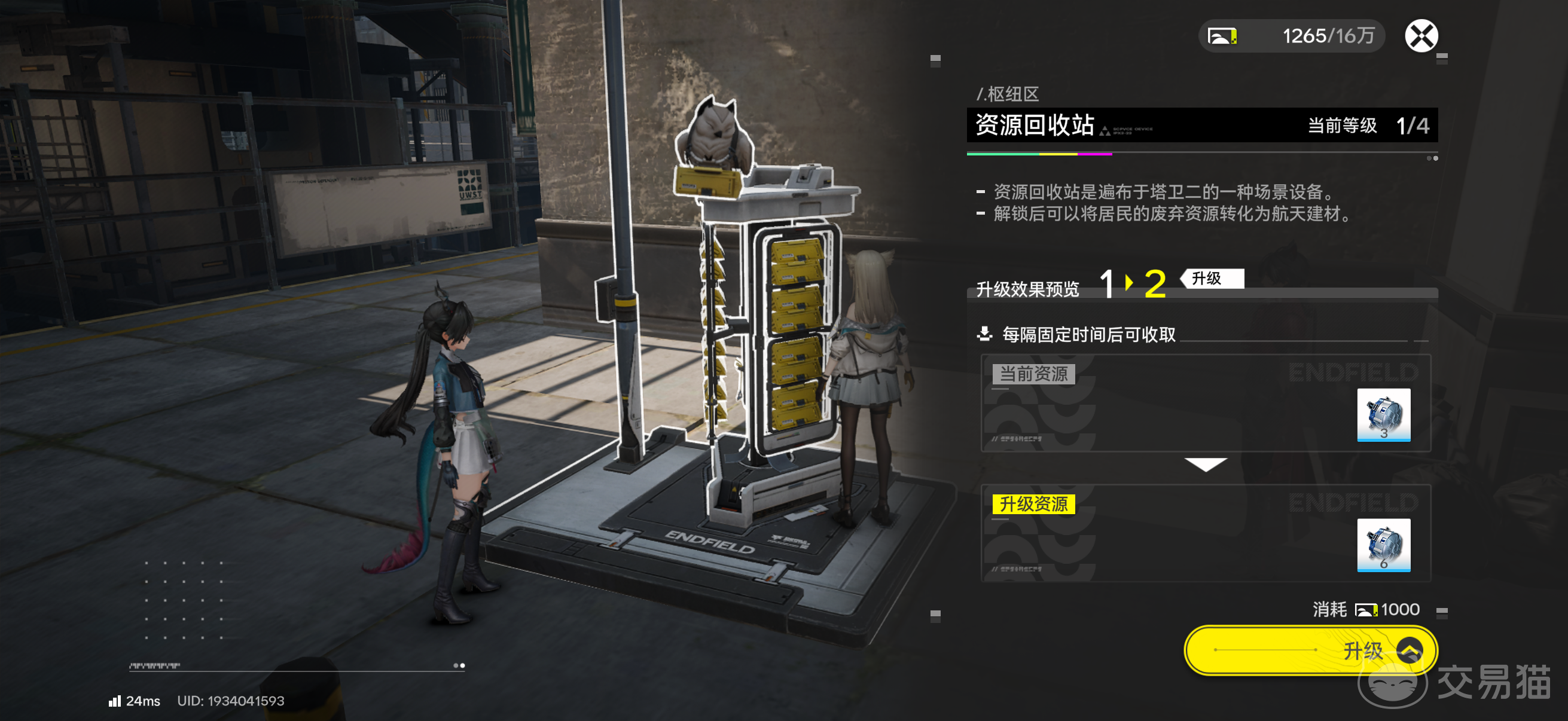Screen dimensions: 1568x721
Task: Select the upgraded resource item icon
Action: pyautogui.click(x=1383, y=545)
